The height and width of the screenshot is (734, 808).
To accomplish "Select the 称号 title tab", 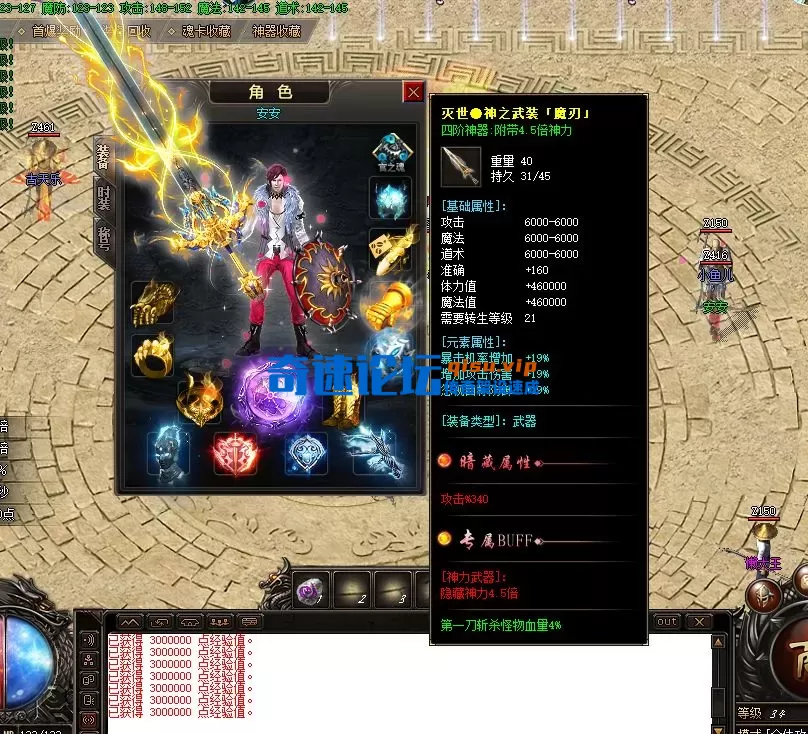I will 103,238.
